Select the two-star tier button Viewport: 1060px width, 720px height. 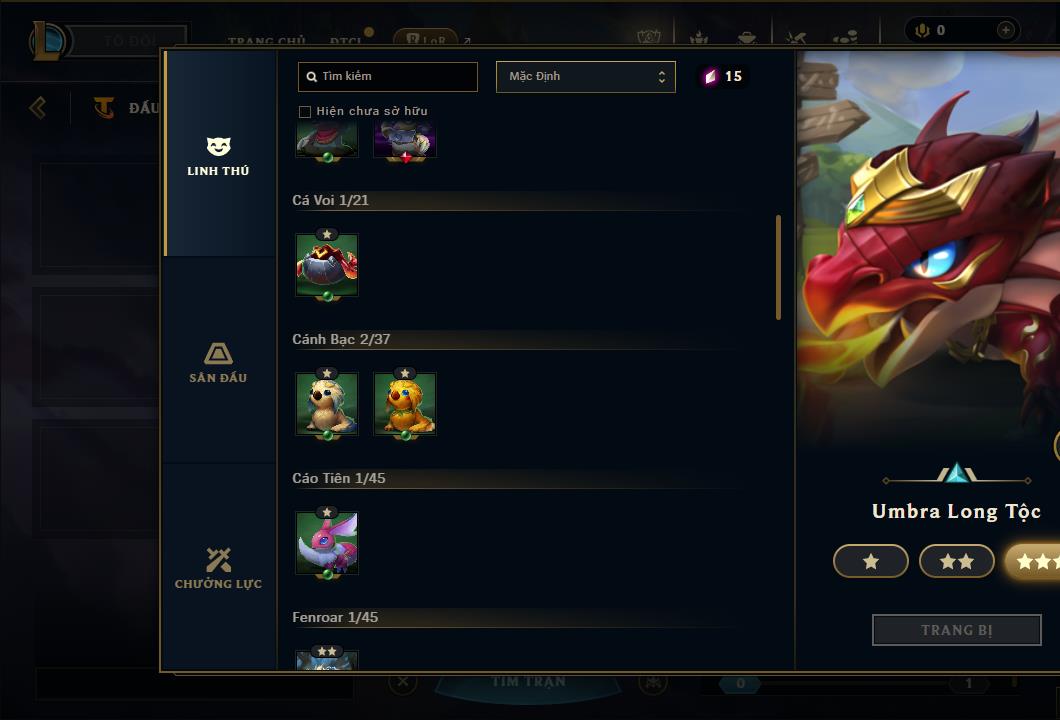pos(956,561)
